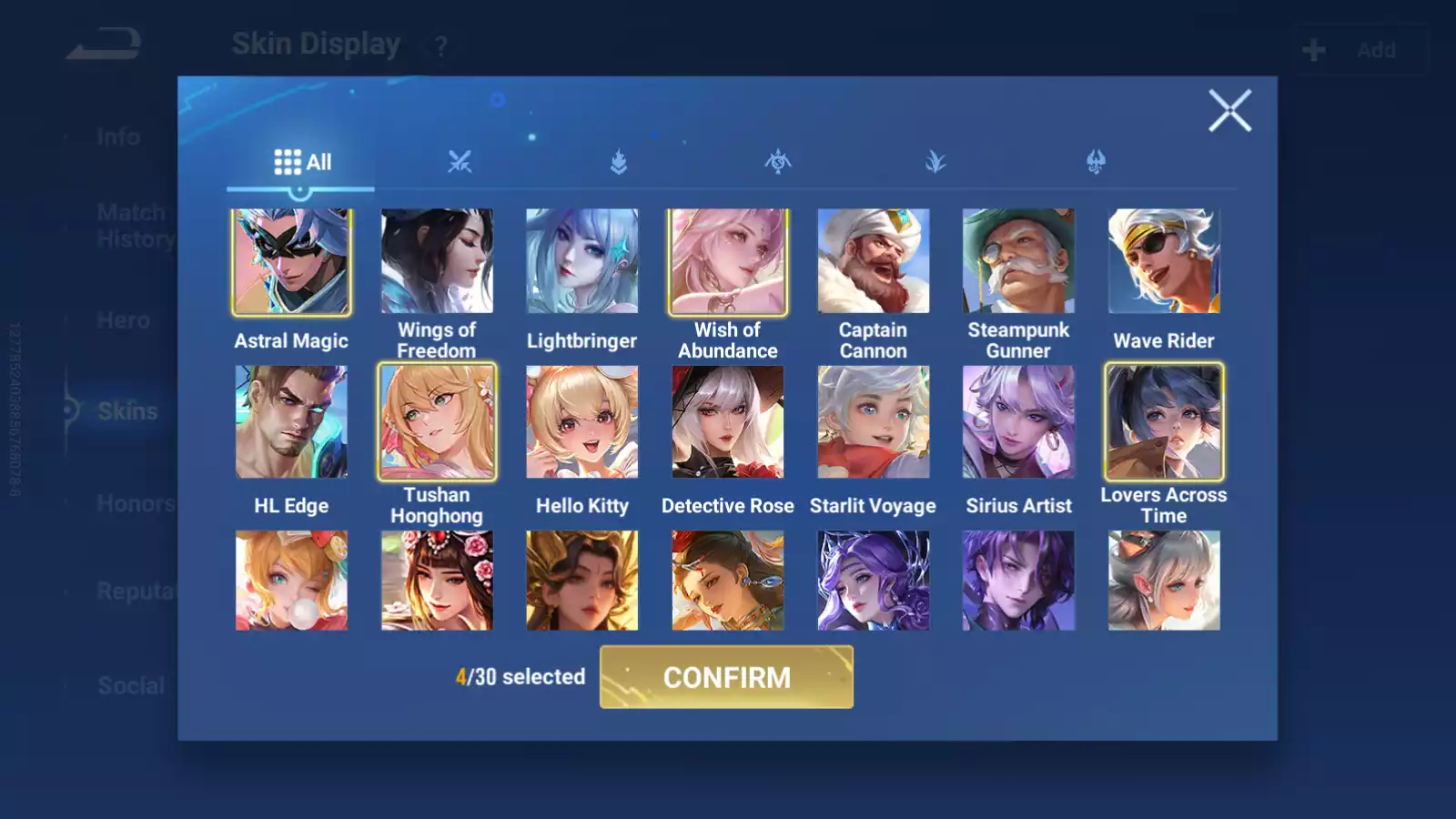The width and height of the screenshot is (1456, 819).
Task: Confirm the selected skins
Action: (726, 677)
